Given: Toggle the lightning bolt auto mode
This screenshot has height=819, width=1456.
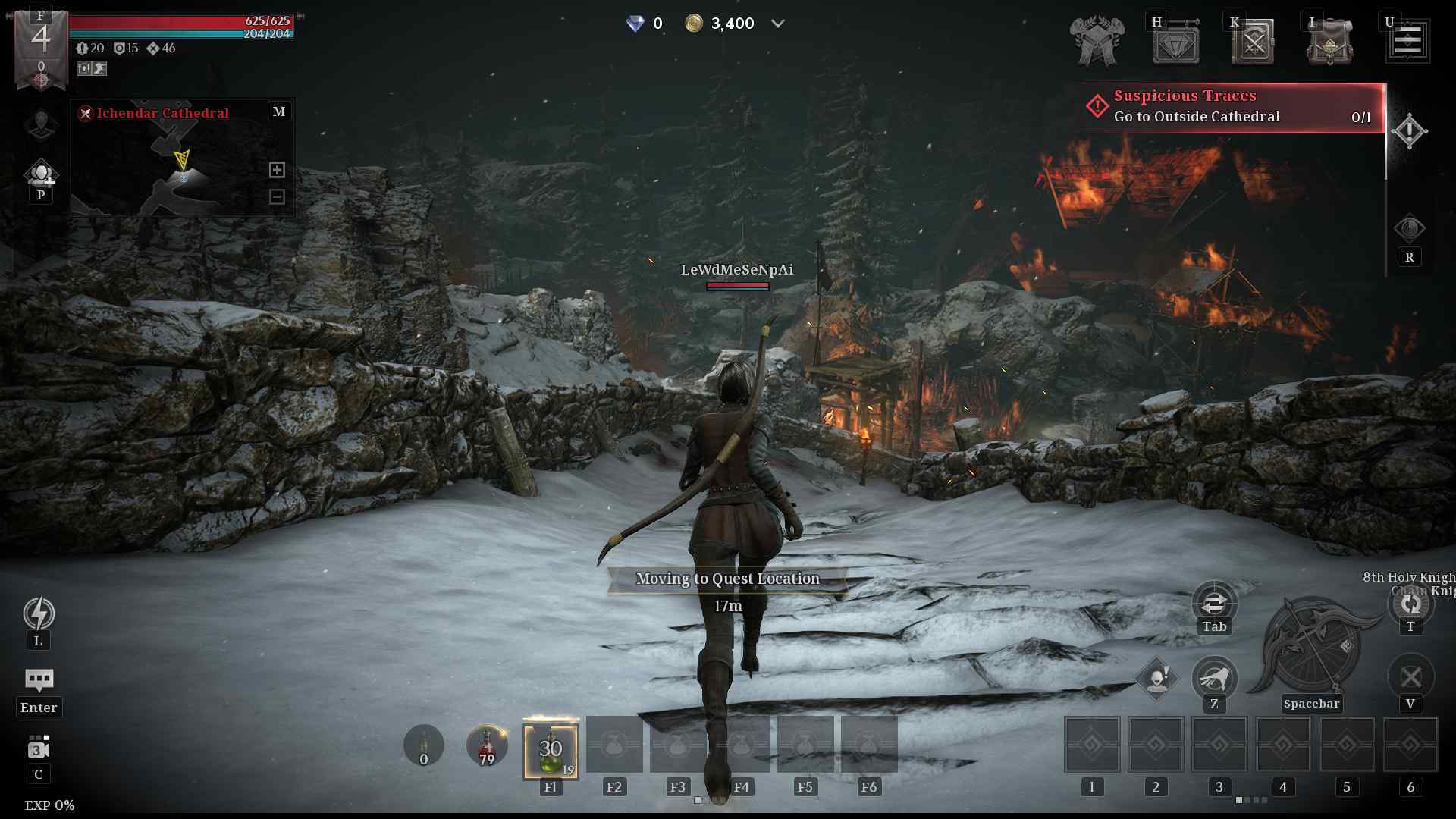Looking at the screenshot, I should point(39,613).
